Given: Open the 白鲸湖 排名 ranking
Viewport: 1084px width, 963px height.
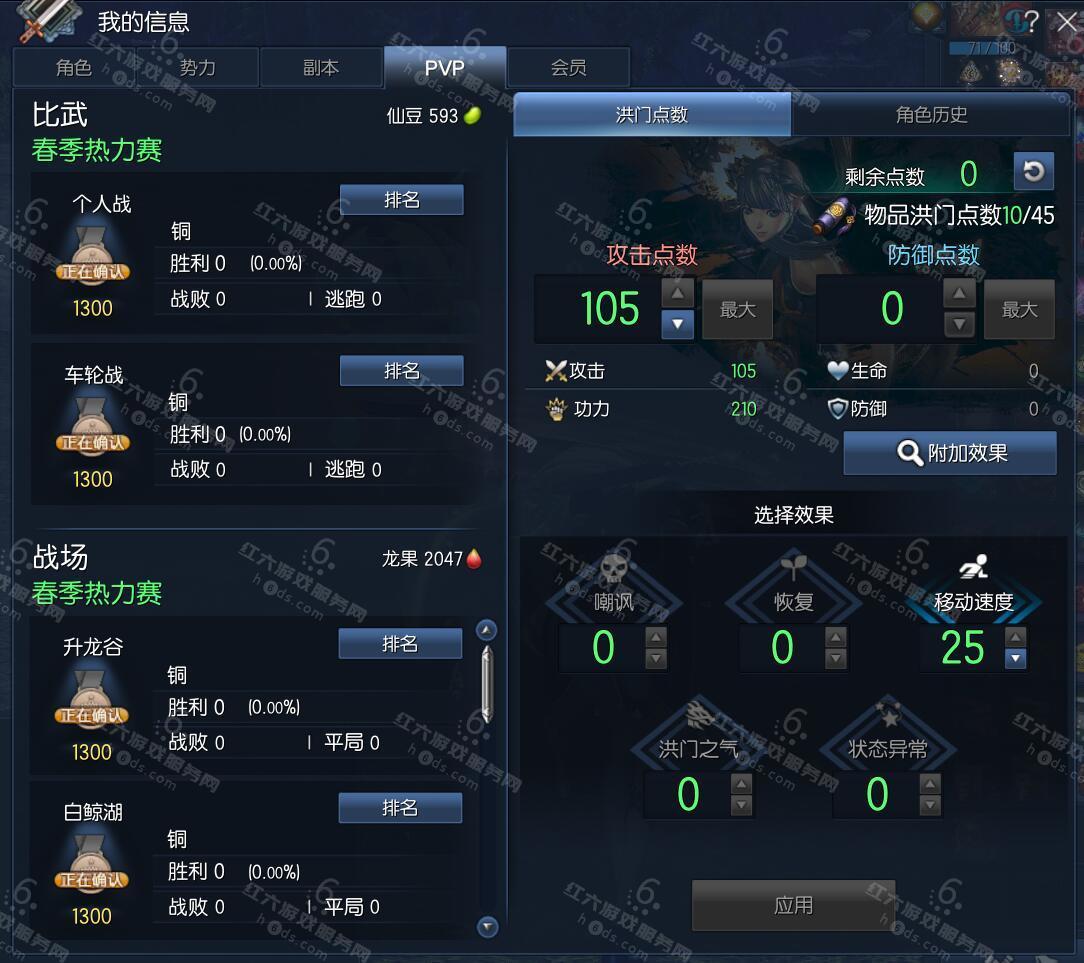Looking at the screenshot, I should [400, 808].
